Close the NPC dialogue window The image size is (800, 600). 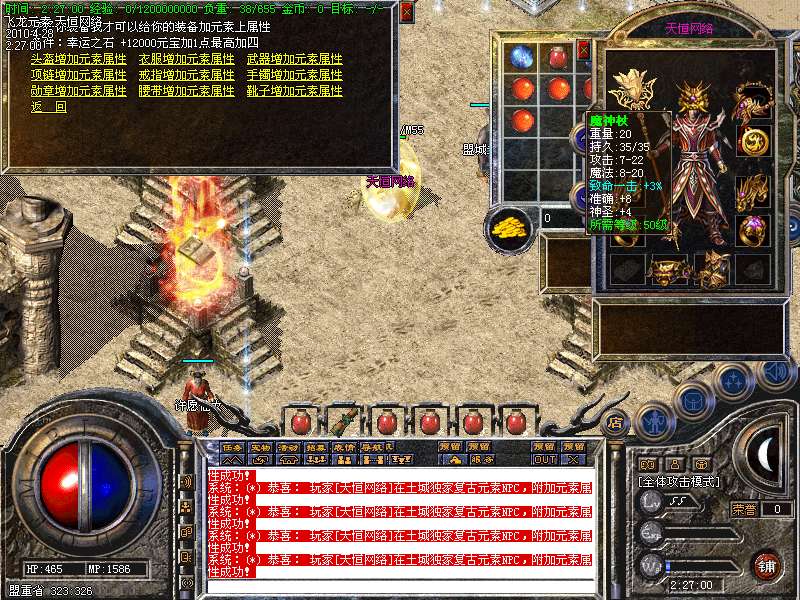tap(406, 12)
